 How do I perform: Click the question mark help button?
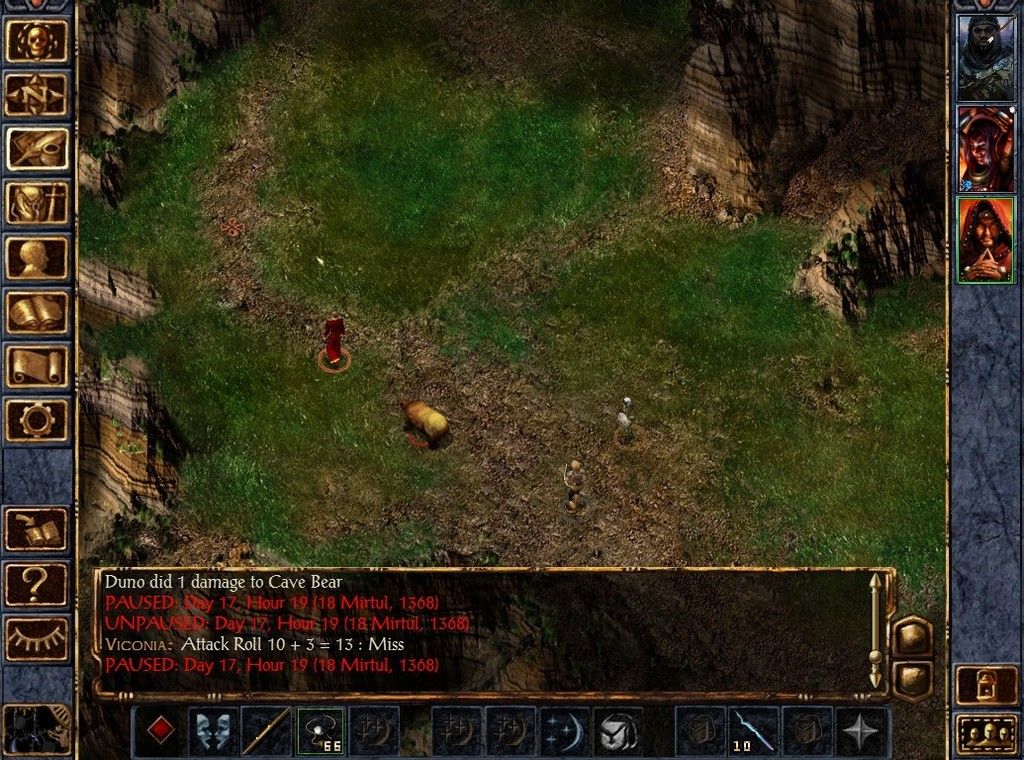point(37,583)
